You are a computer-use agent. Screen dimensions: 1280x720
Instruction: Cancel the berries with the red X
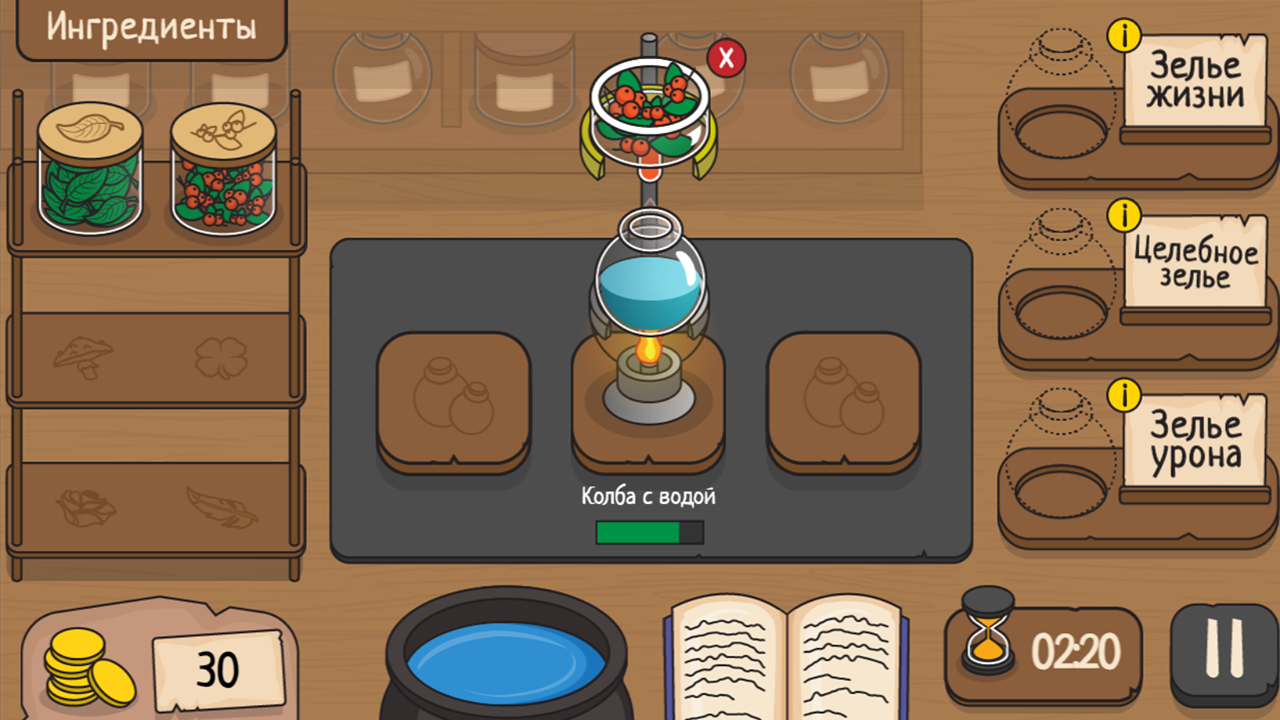tap(728, 59)
